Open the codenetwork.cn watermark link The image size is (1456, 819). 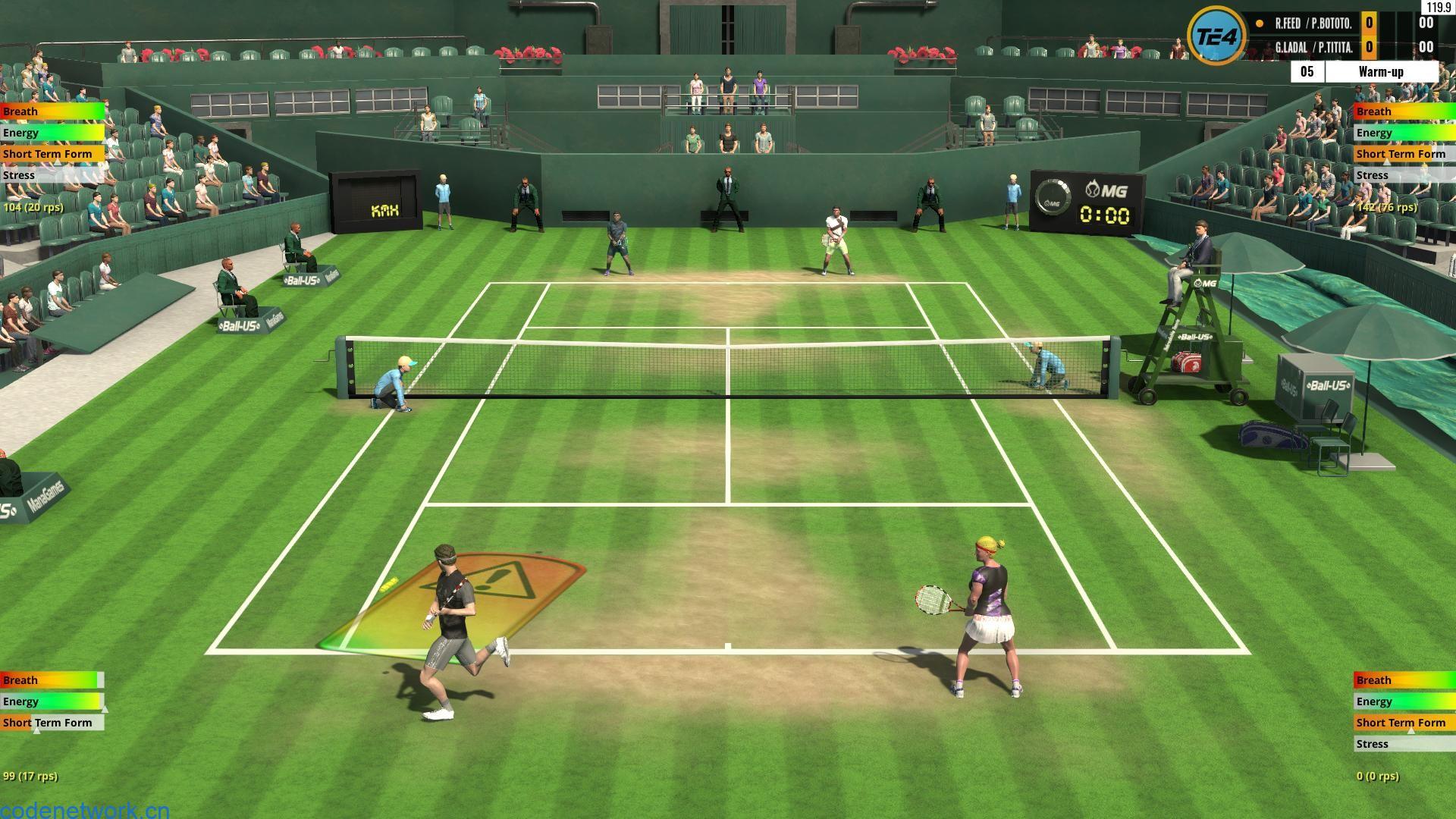coord(83,810)
